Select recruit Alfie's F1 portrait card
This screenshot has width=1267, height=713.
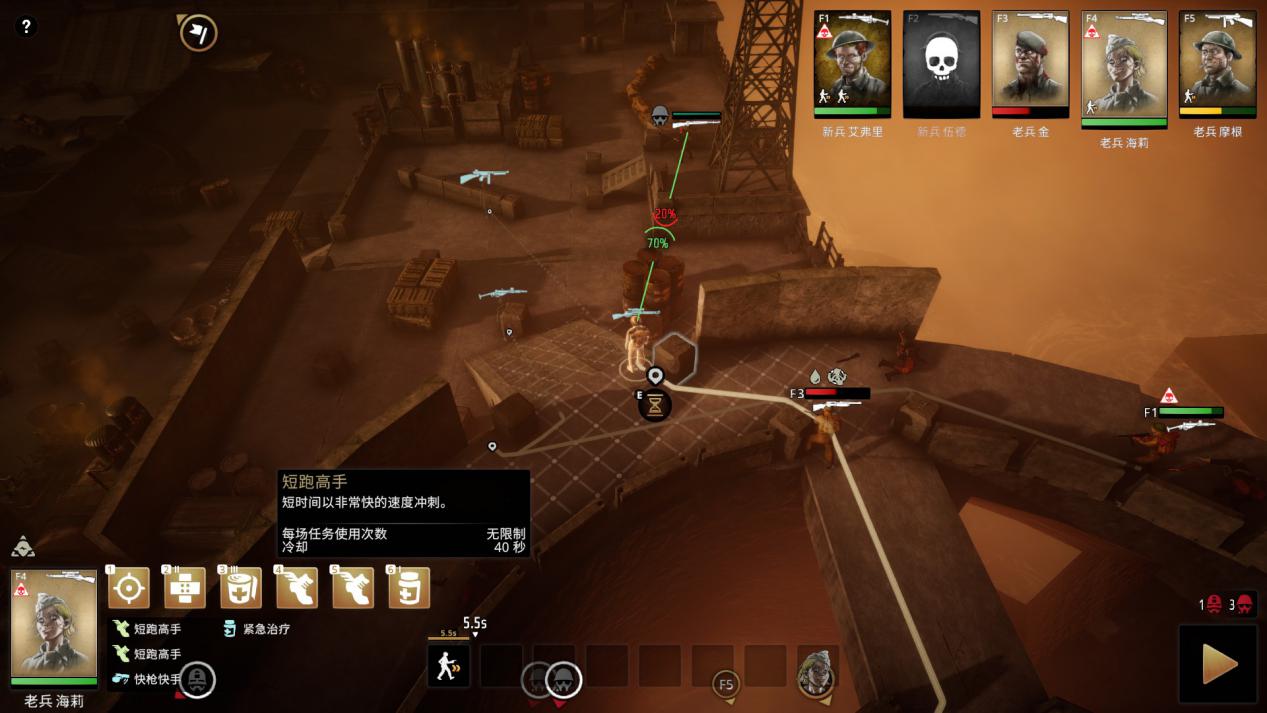[852, 64]
